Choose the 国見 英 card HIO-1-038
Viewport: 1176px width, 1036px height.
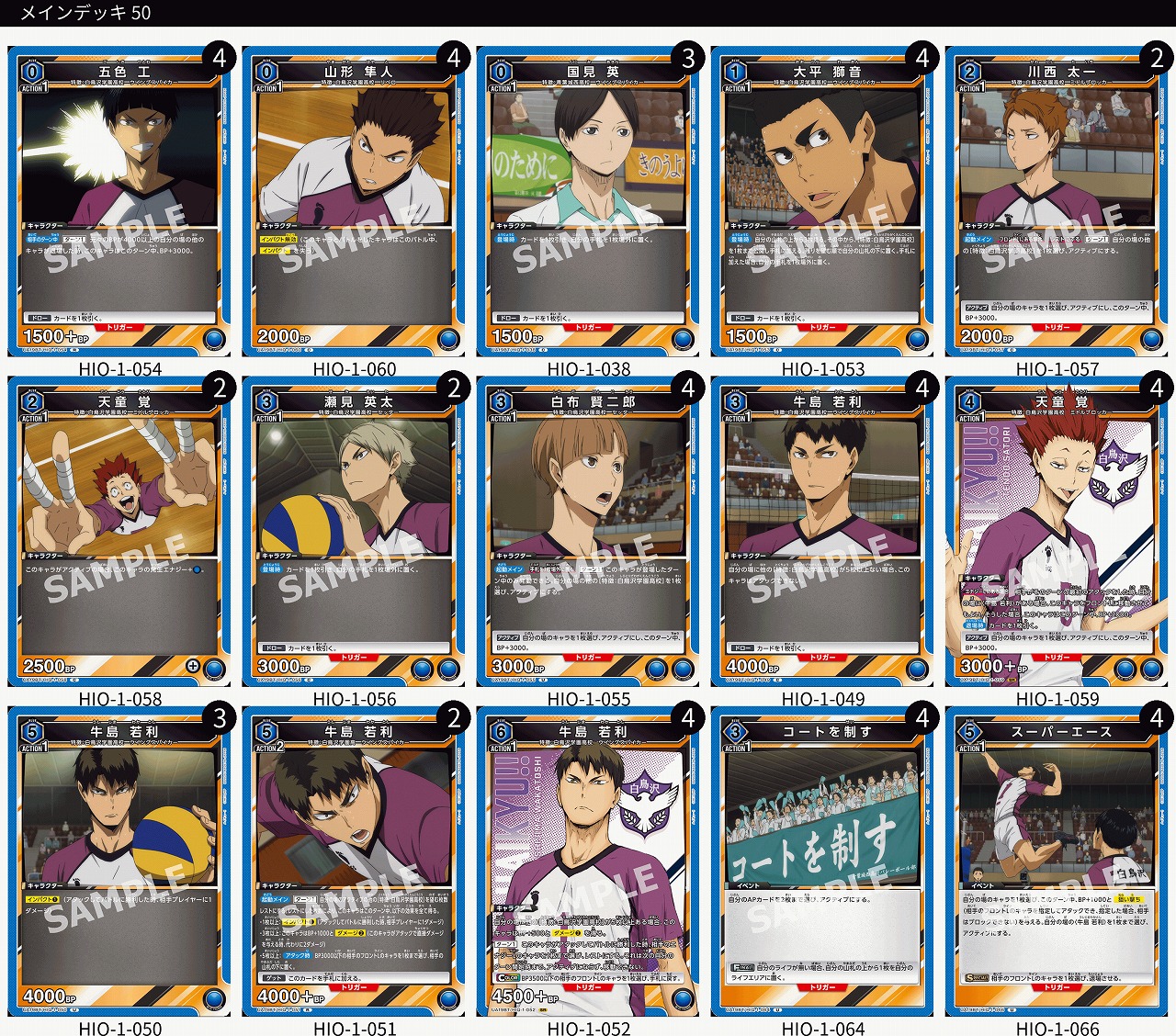(589, 202)
